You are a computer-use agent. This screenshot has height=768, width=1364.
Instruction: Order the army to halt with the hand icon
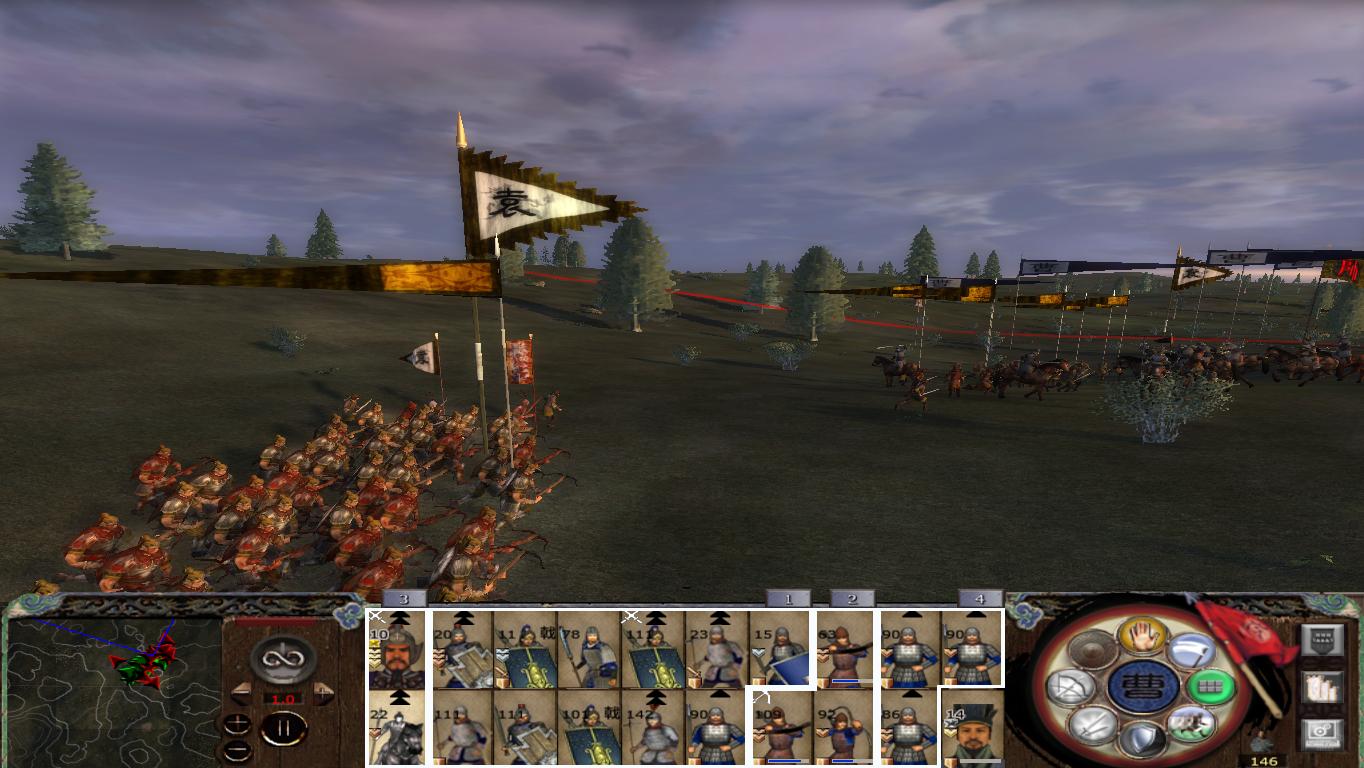click(1142, 637)
